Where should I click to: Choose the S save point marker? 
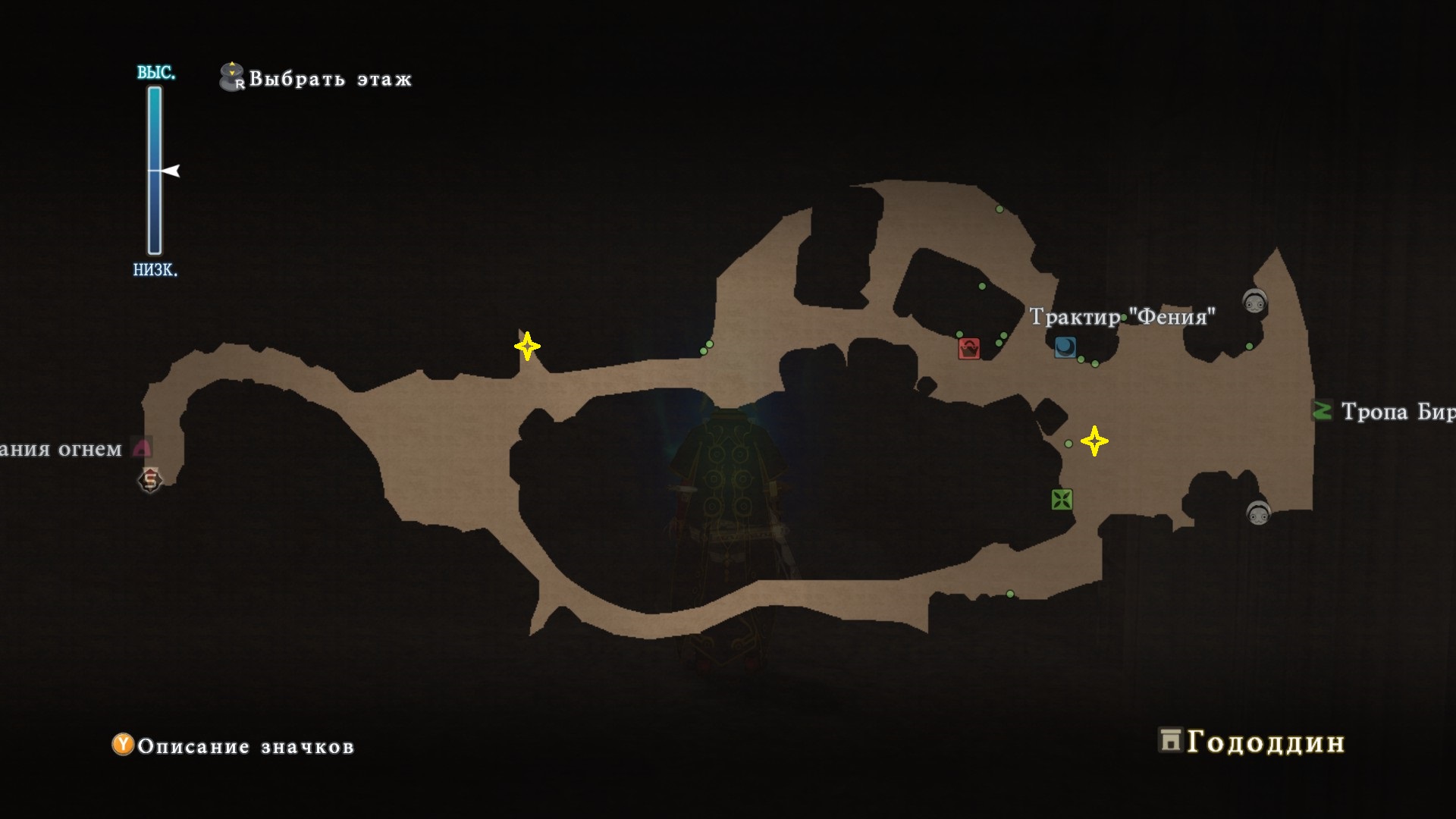(150, 480)
